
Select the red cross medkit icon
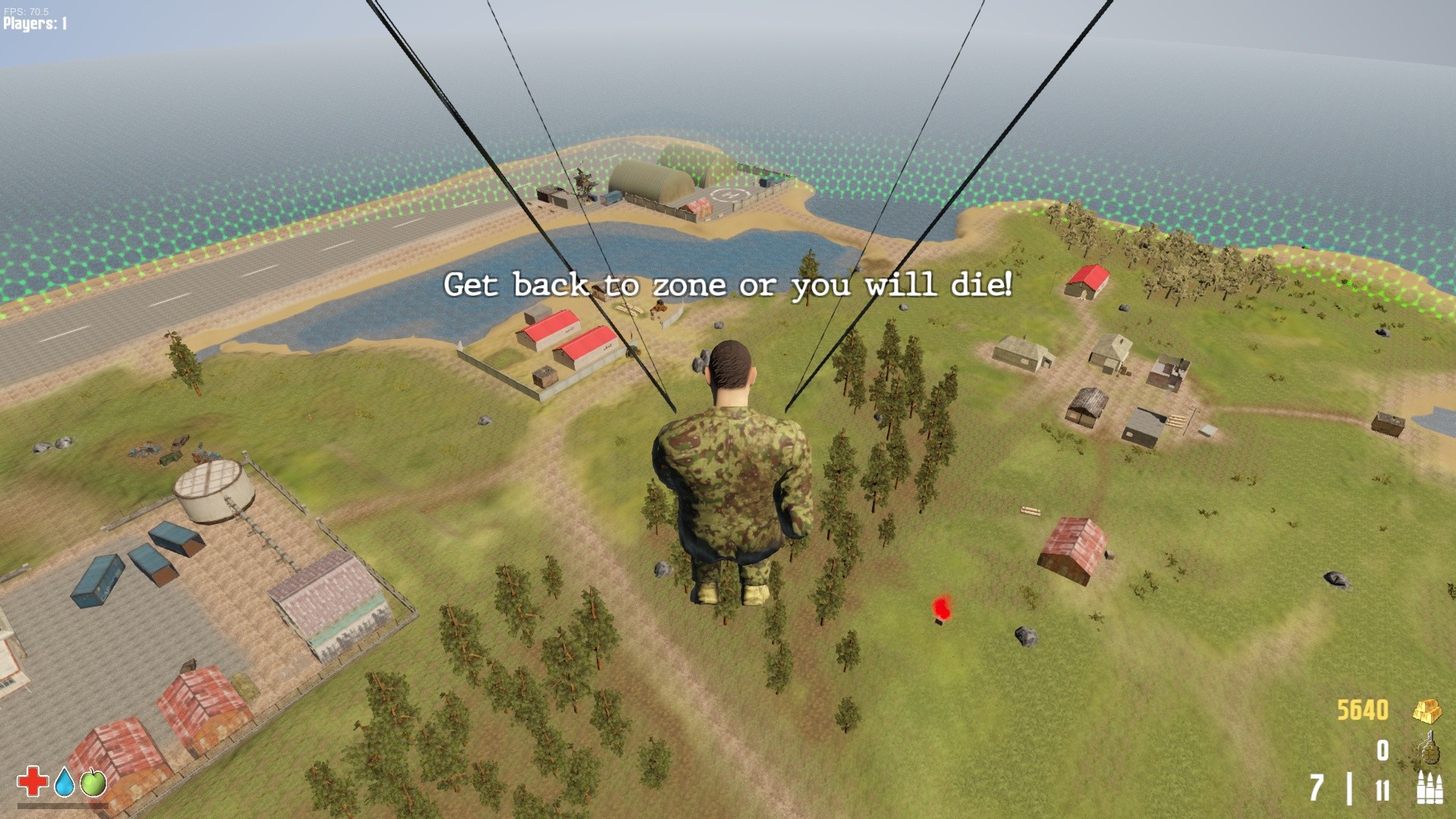pyautogui.click(x=32, y=782)
